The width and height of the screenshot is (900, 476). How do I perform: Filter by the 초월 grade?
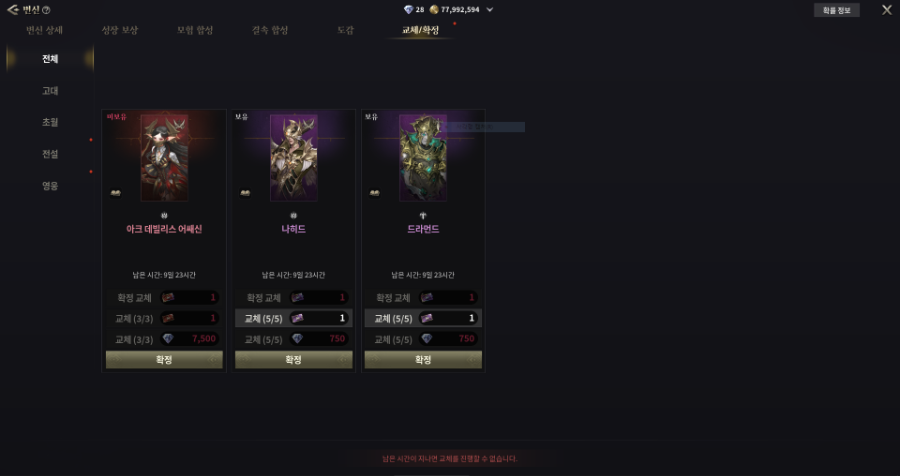[x=50, y=122]
